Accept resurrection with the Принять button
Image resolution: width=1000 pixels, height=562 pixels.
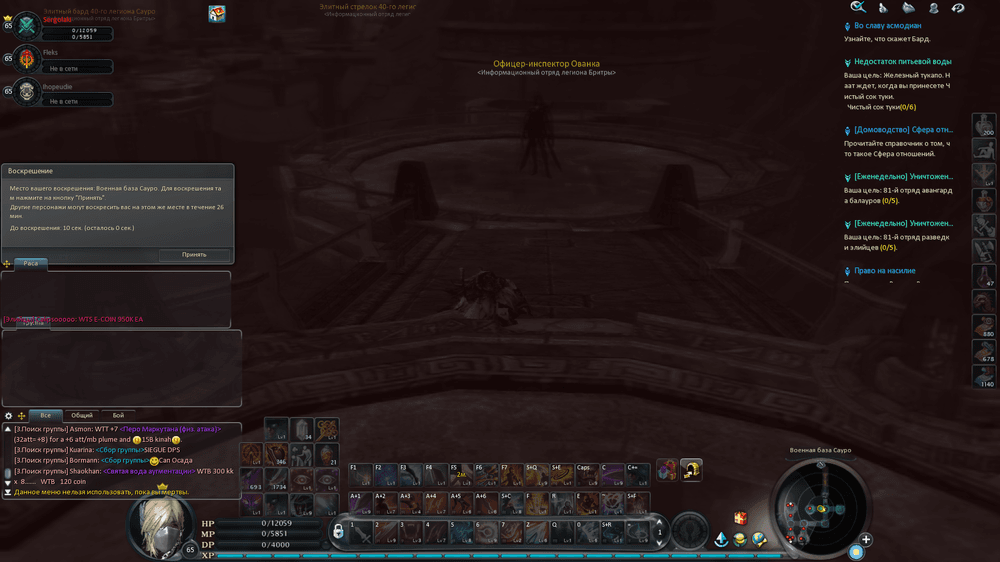[x=194, y=255]
